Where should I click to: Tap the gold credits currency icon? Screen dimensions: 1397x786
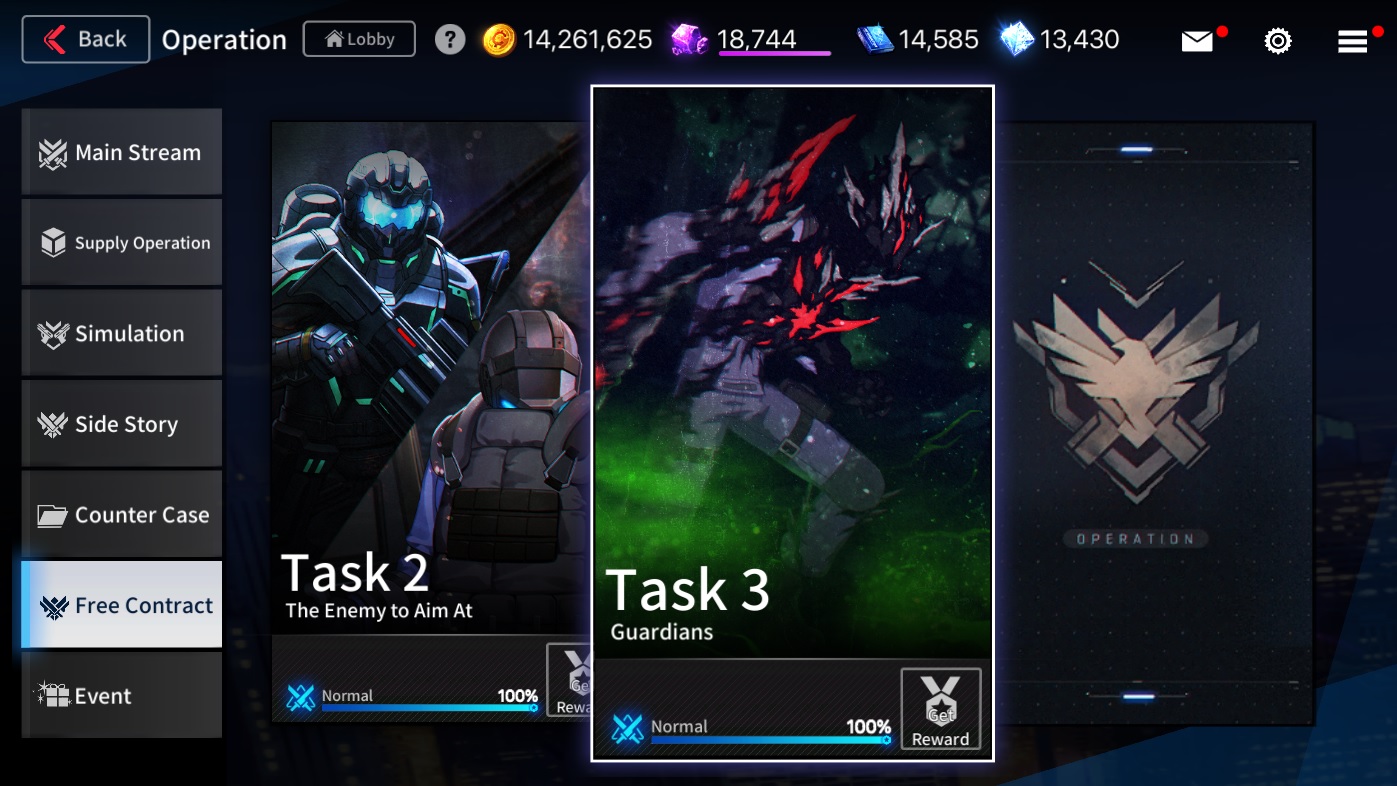click(499, 40)
